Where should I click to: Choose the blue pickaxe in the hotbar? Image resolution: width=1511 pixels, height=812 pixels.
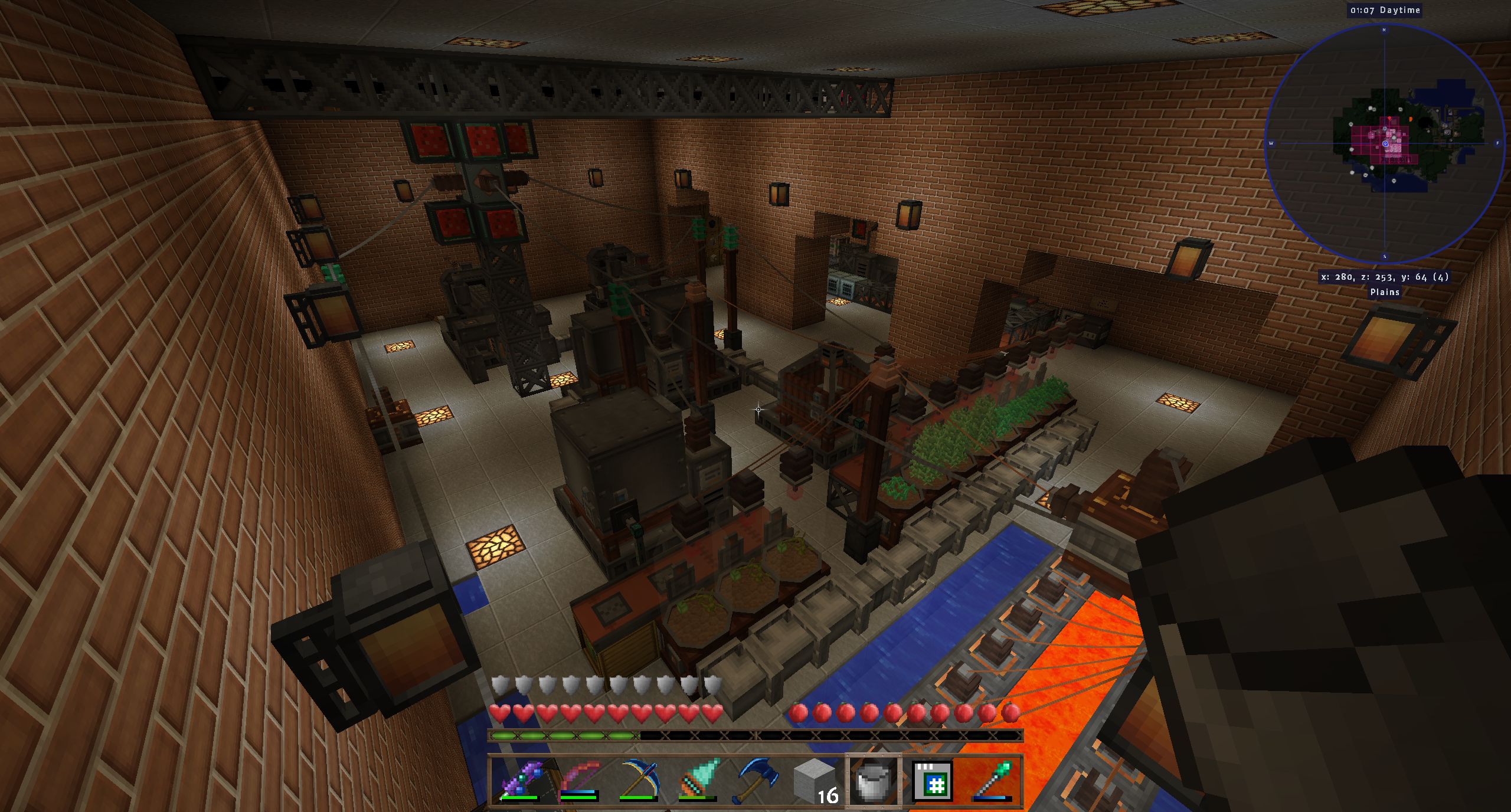pyautogui.click(x=637, y=780)
